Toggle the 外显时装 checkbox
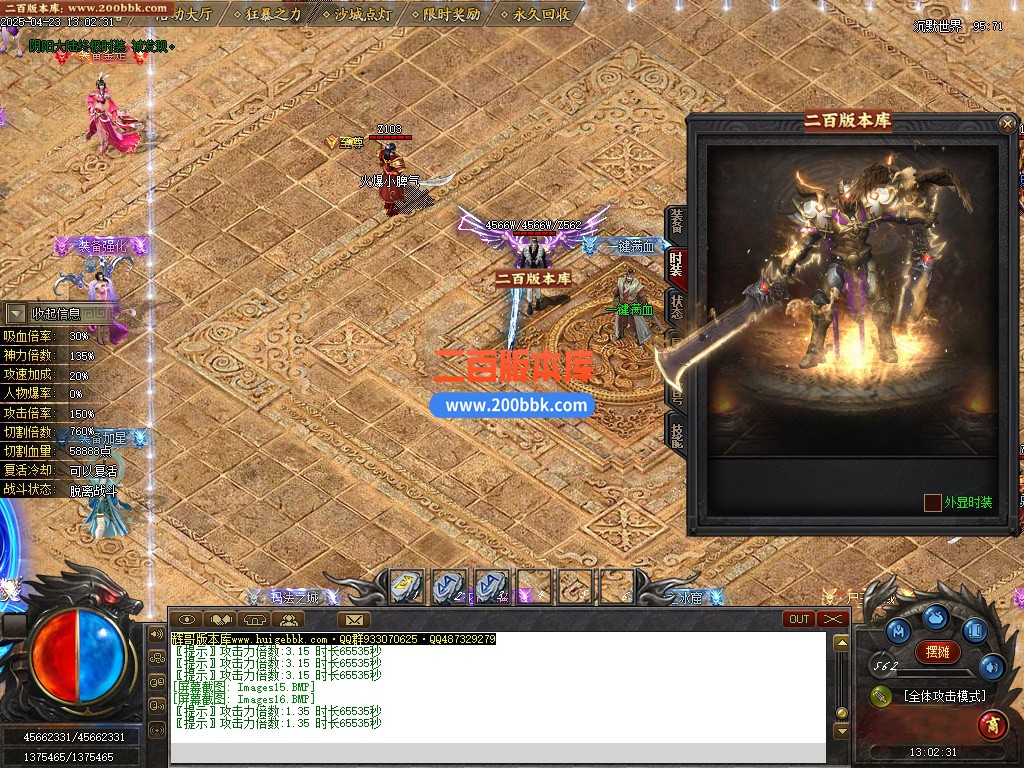This screenshot has height=768, width=1024. pyautogui.click(x=933, y=502)
